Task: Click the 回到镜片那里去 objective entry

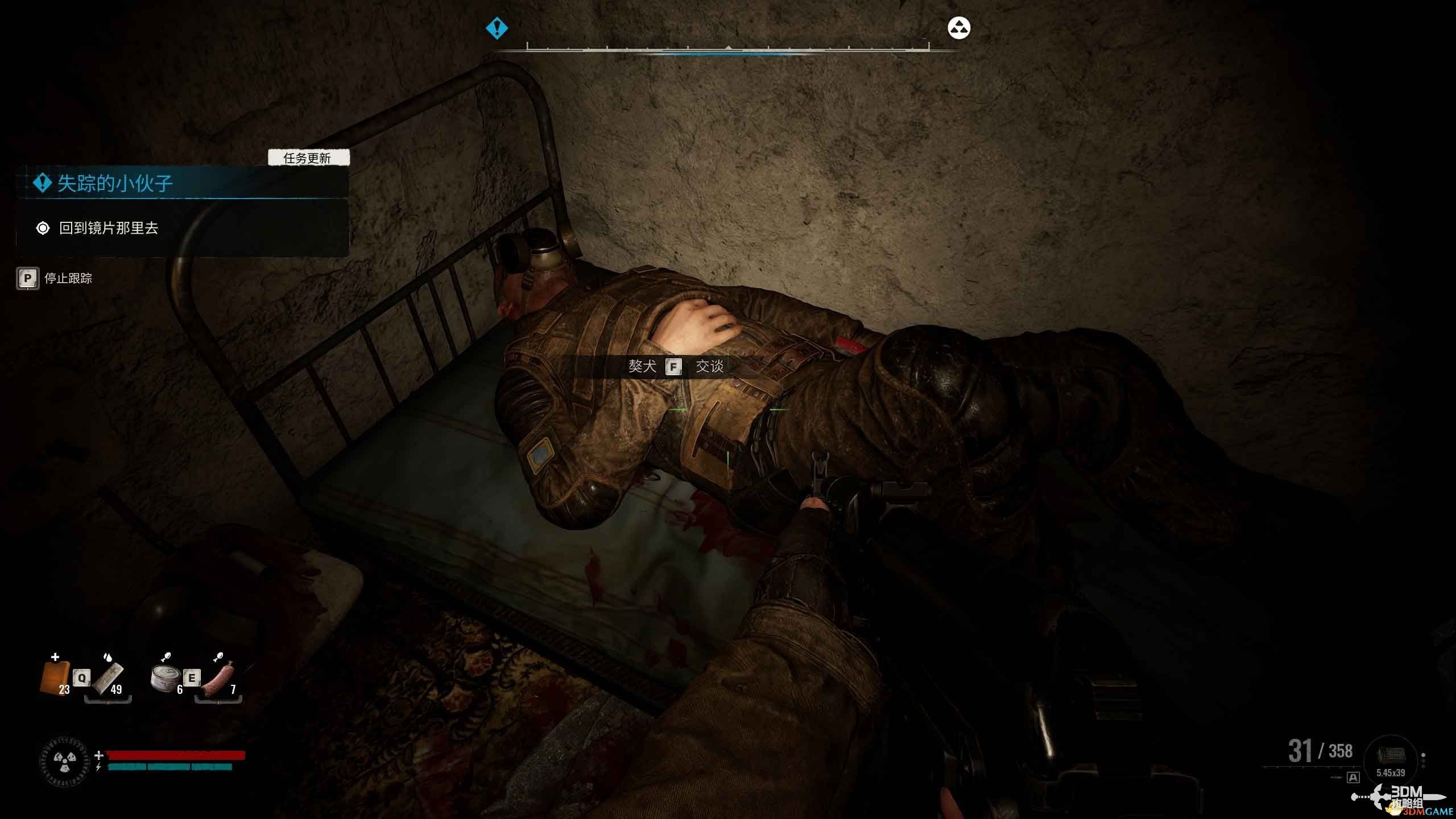Action: click(x=108, y=229)
